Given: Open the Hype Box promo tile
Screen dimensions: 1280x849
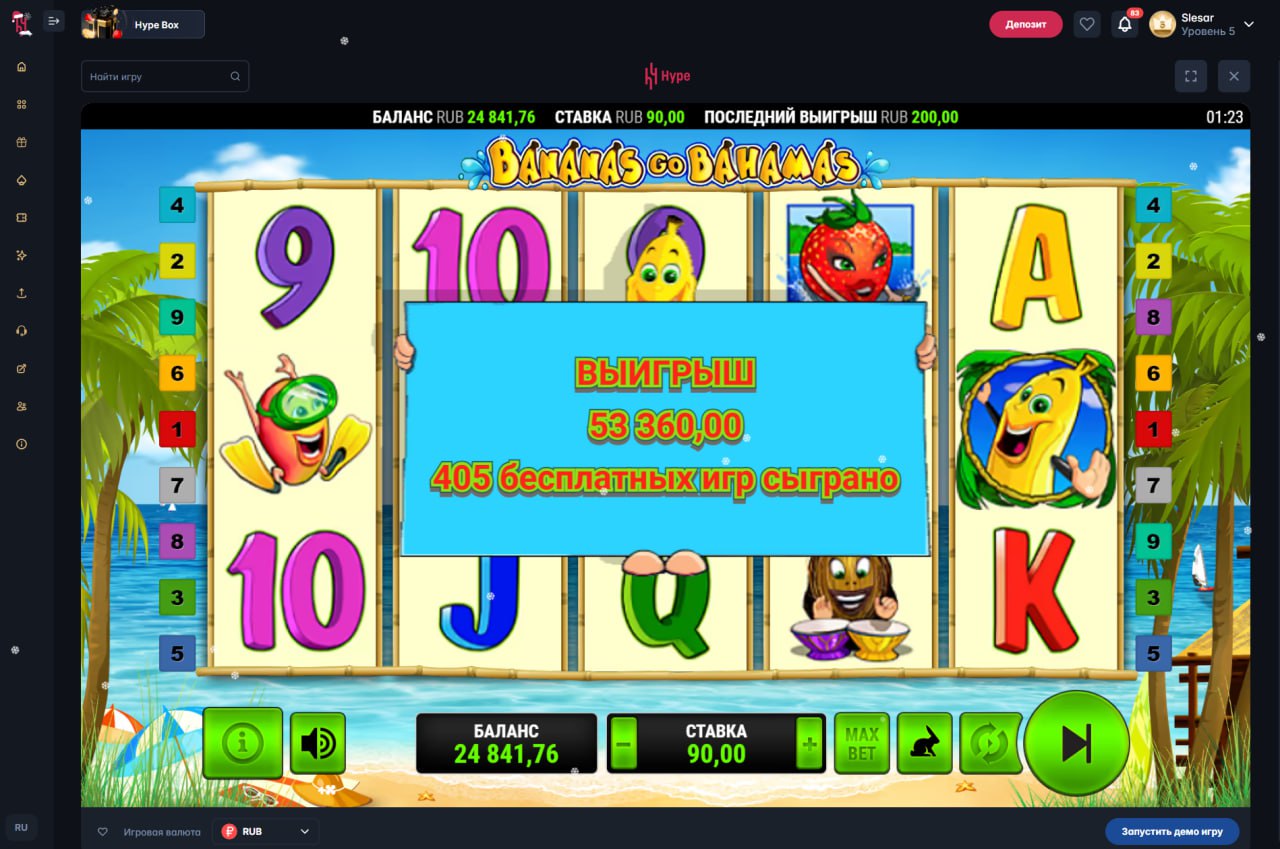Looking at the screenshot, I should click(x=143, y=24).
